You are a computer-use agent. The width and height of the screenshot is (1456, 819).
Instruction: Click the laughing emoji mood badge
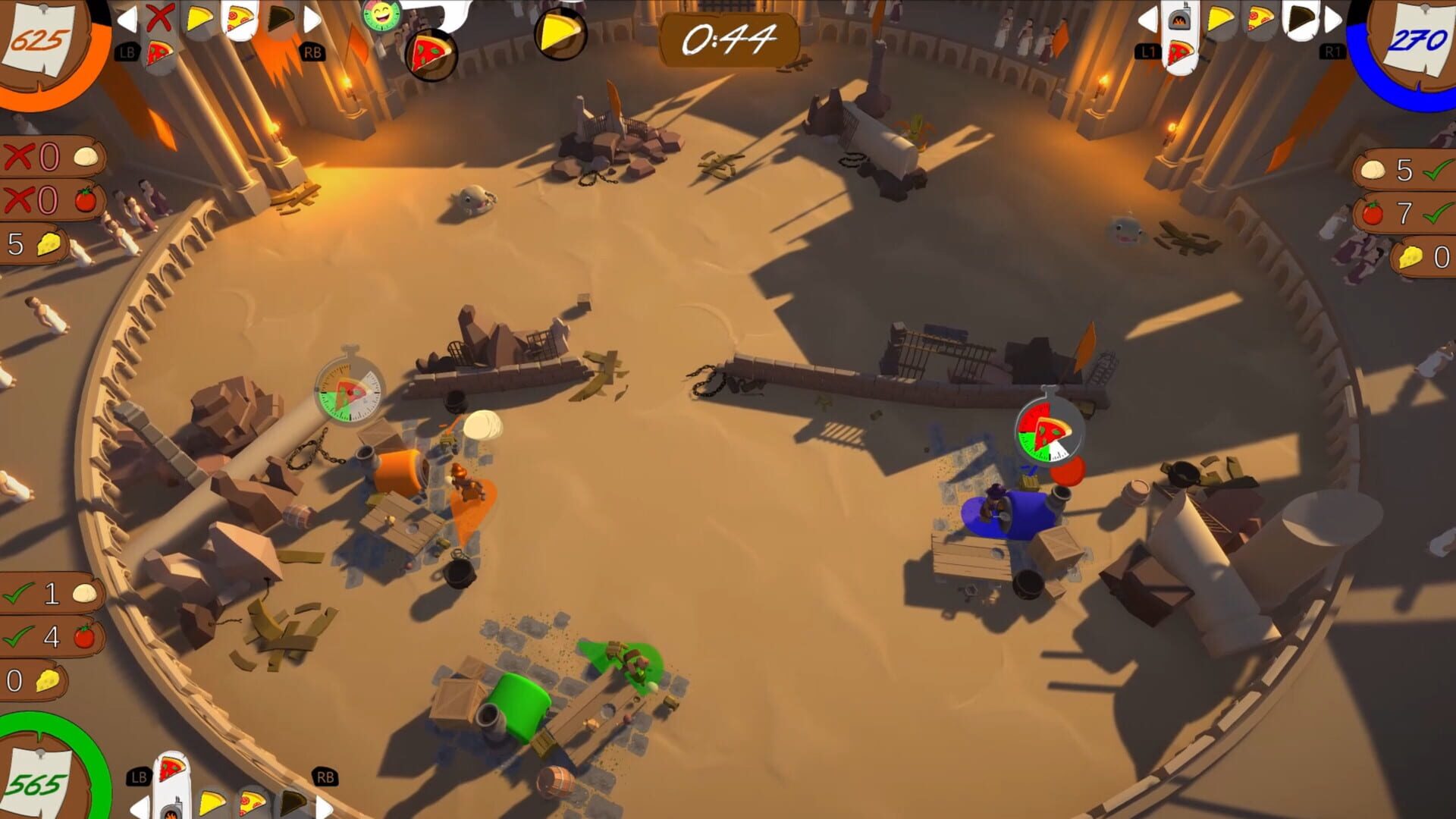point(379,14)
